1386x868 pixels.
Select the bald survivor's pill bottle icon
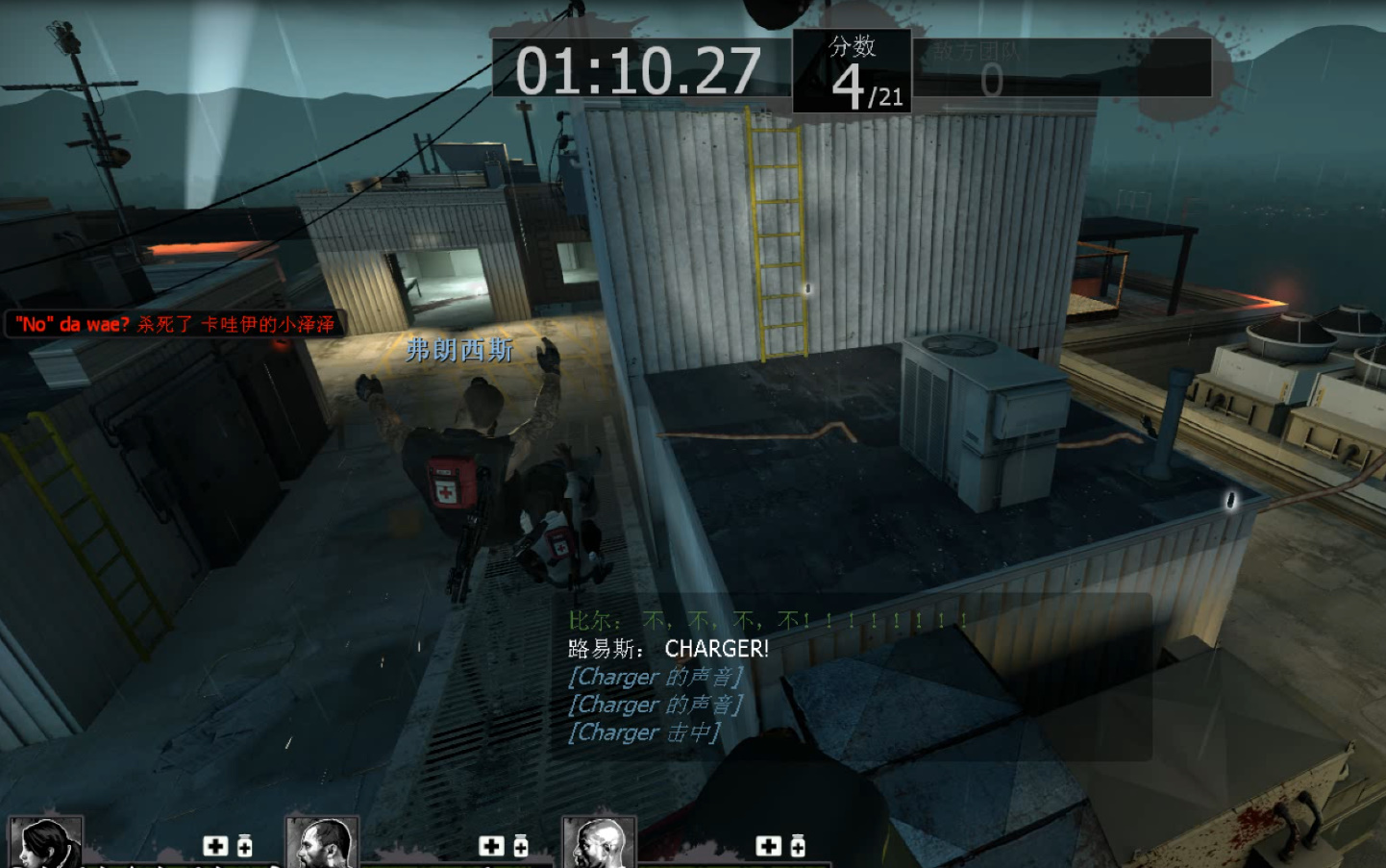pyautogui.click(x=798, y=846)
